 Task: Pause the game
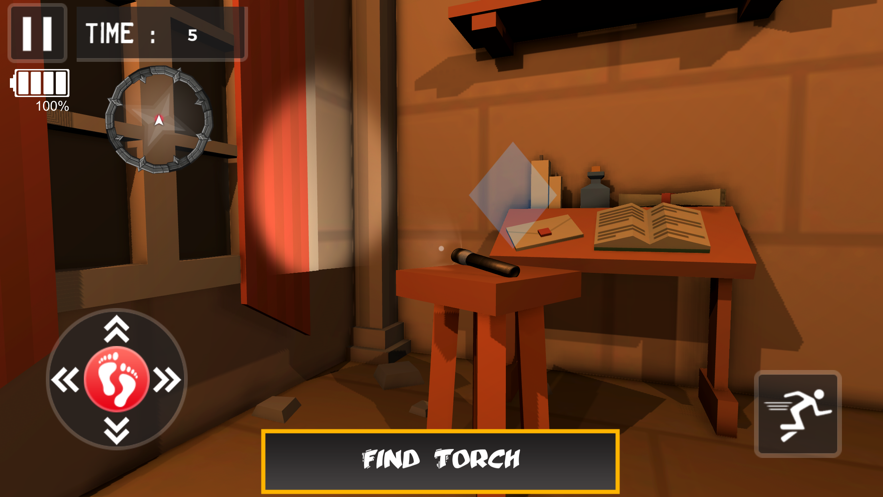tap(37, 33)
